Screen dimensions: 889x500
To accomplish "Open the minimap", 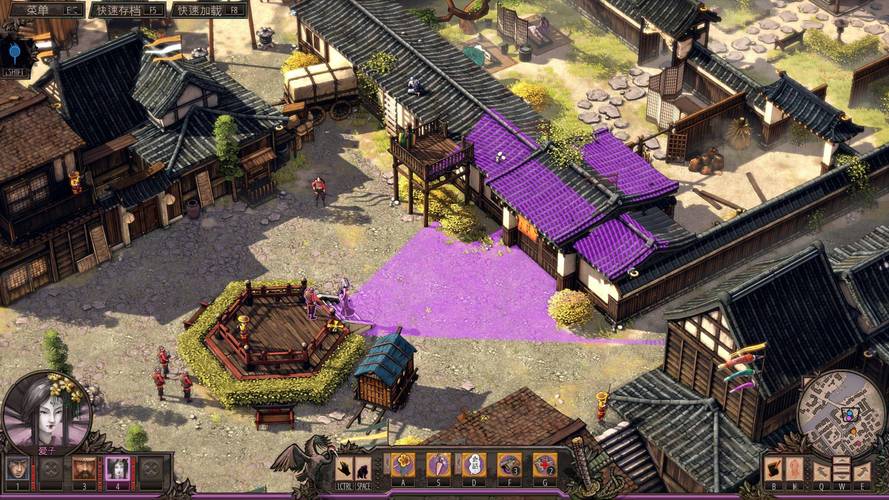I will (x=840, y=413).
